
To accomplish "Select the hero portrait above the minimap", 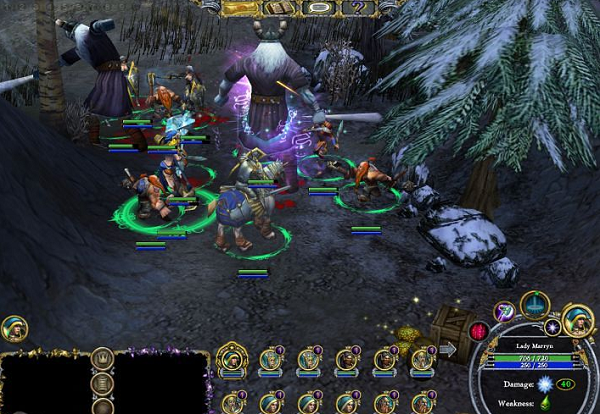I will 15,329.
